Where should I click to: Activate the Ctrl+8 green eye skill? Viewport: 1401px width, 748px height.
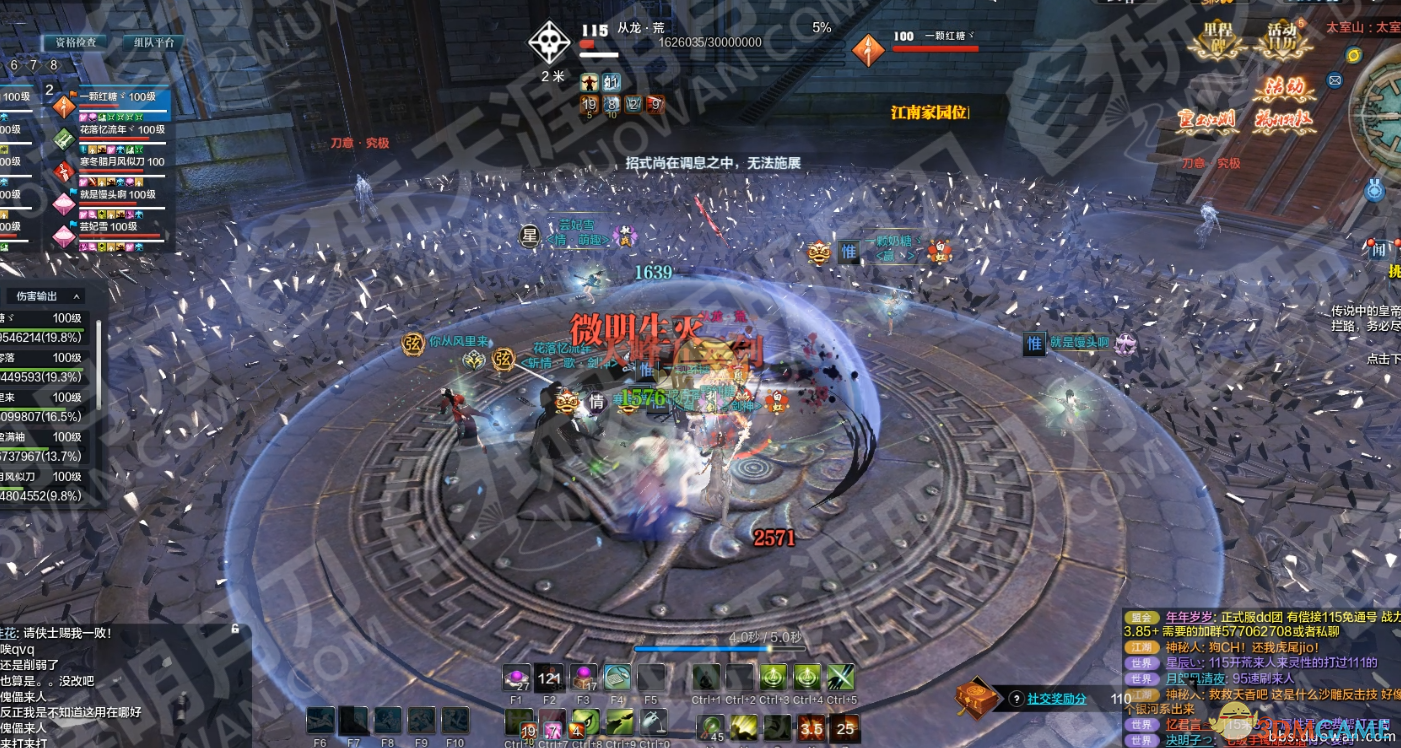tap(588, 722)
